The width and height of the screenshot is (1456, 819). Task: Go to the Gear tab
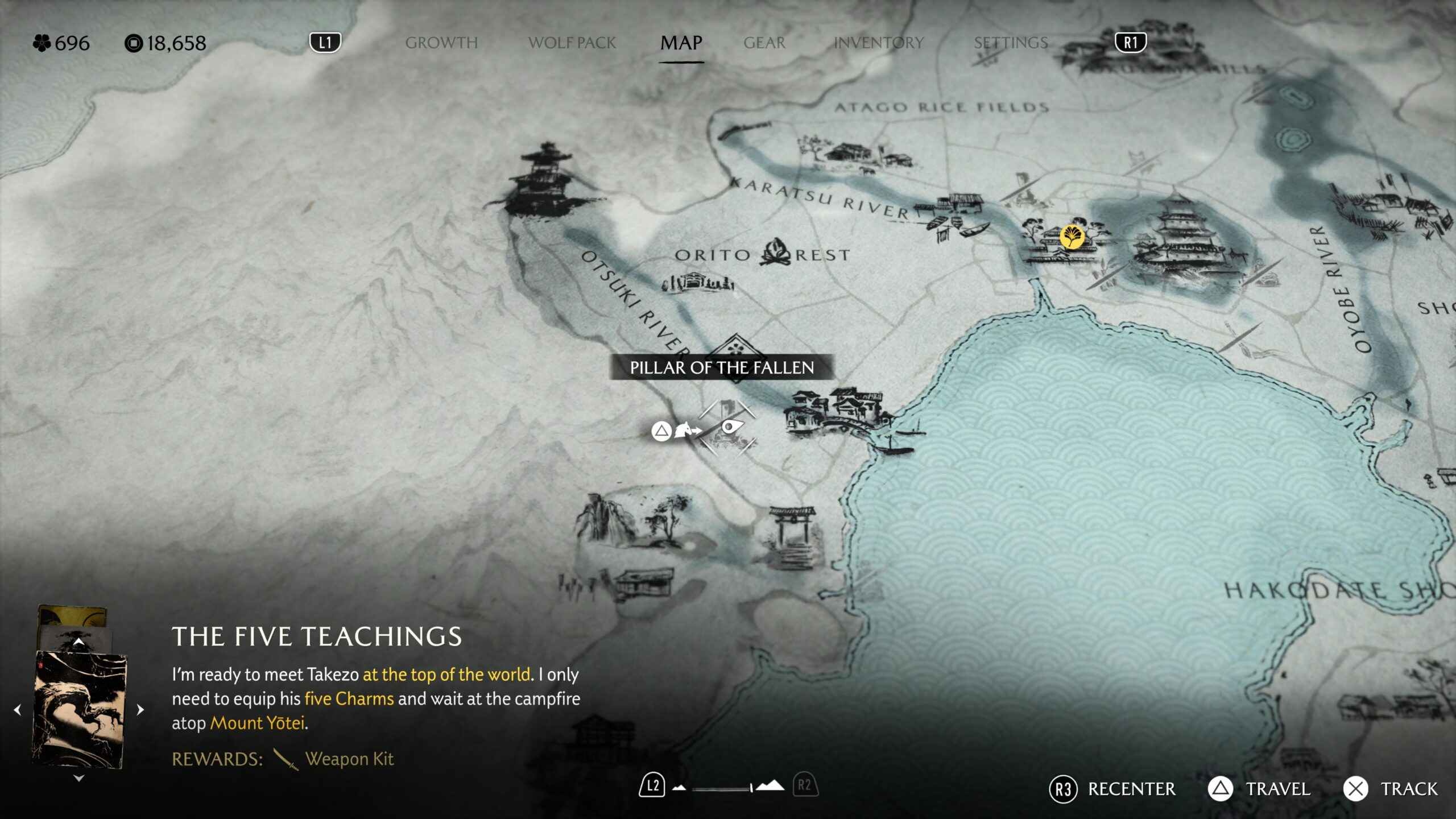[x=764, y=43]
